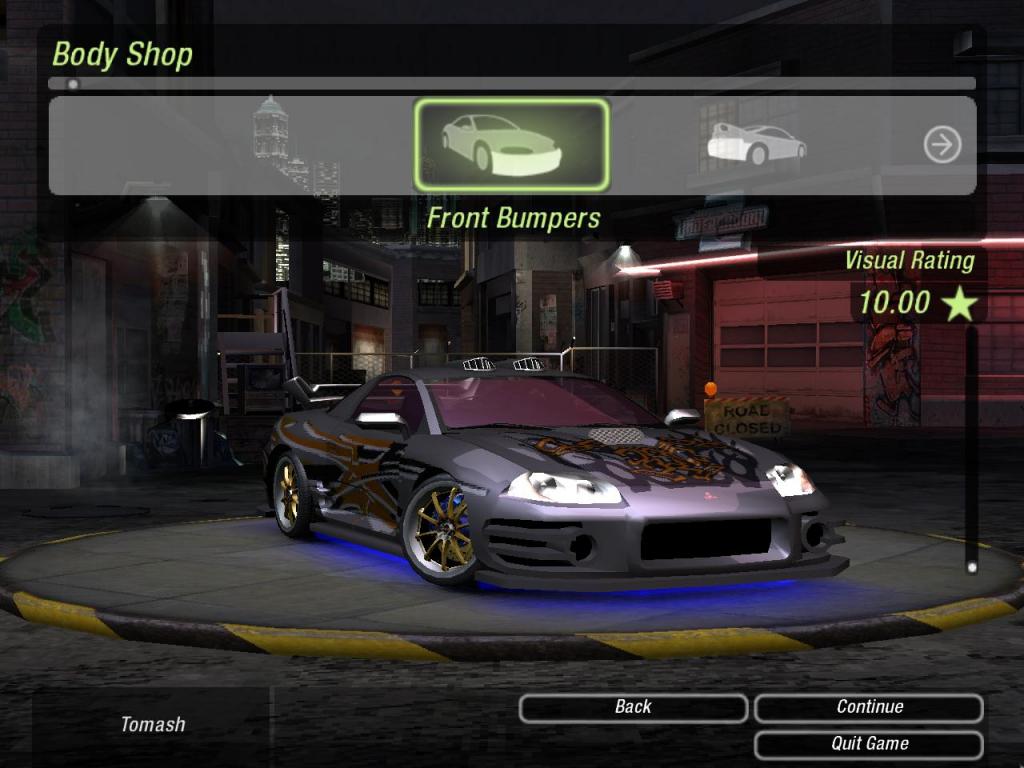
Task: Click the right arrow to show more categories
Action: pos(942,146)
